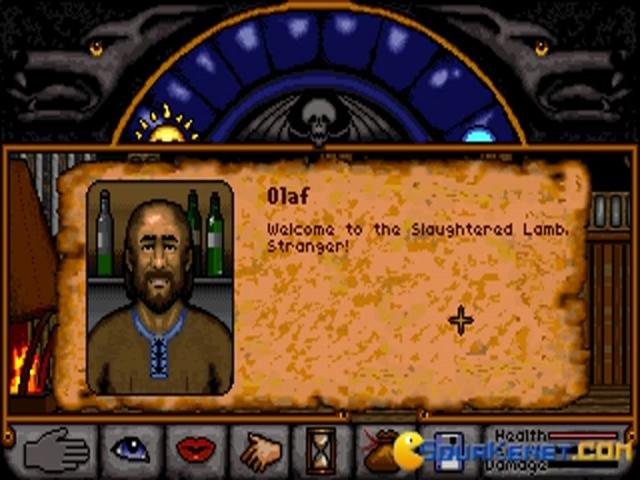This screenshot has width=640, height=480.
Task: Select the open hand use icon
Action: tap(58, 450)
